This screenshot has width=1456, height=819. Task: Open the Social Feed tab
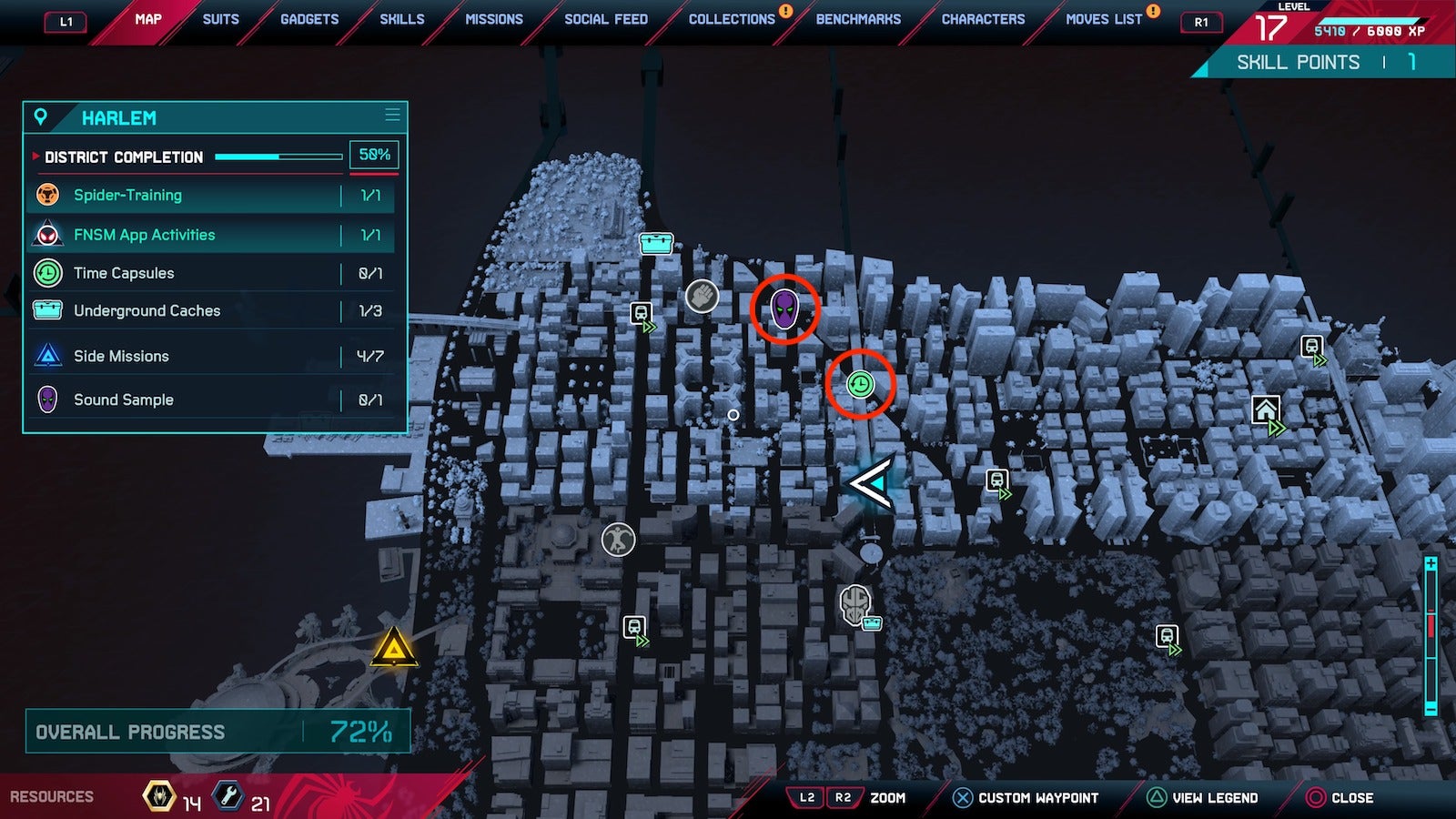pyautogui.click(x=606, y=19)
